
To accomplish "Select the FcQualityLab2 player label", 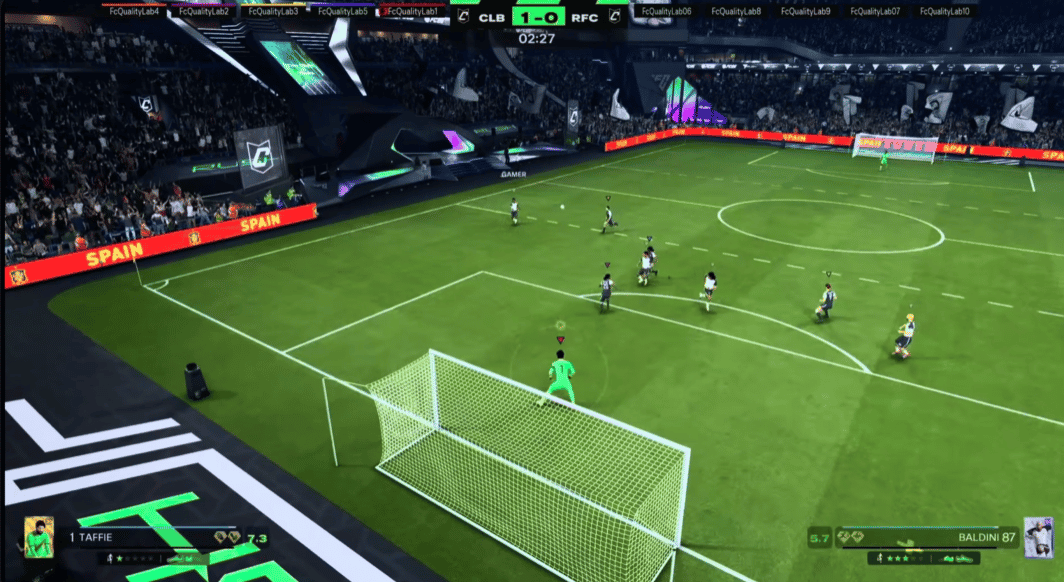I will tap(204, 11).
